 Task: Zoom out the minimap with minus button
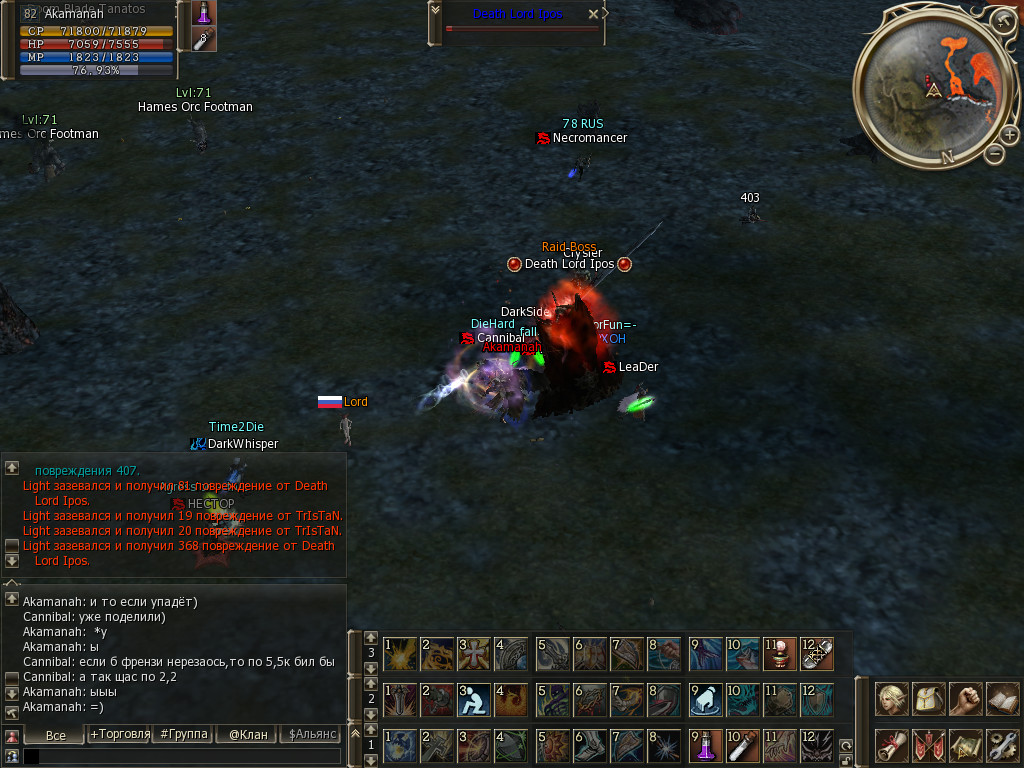[x=994, y=153]
